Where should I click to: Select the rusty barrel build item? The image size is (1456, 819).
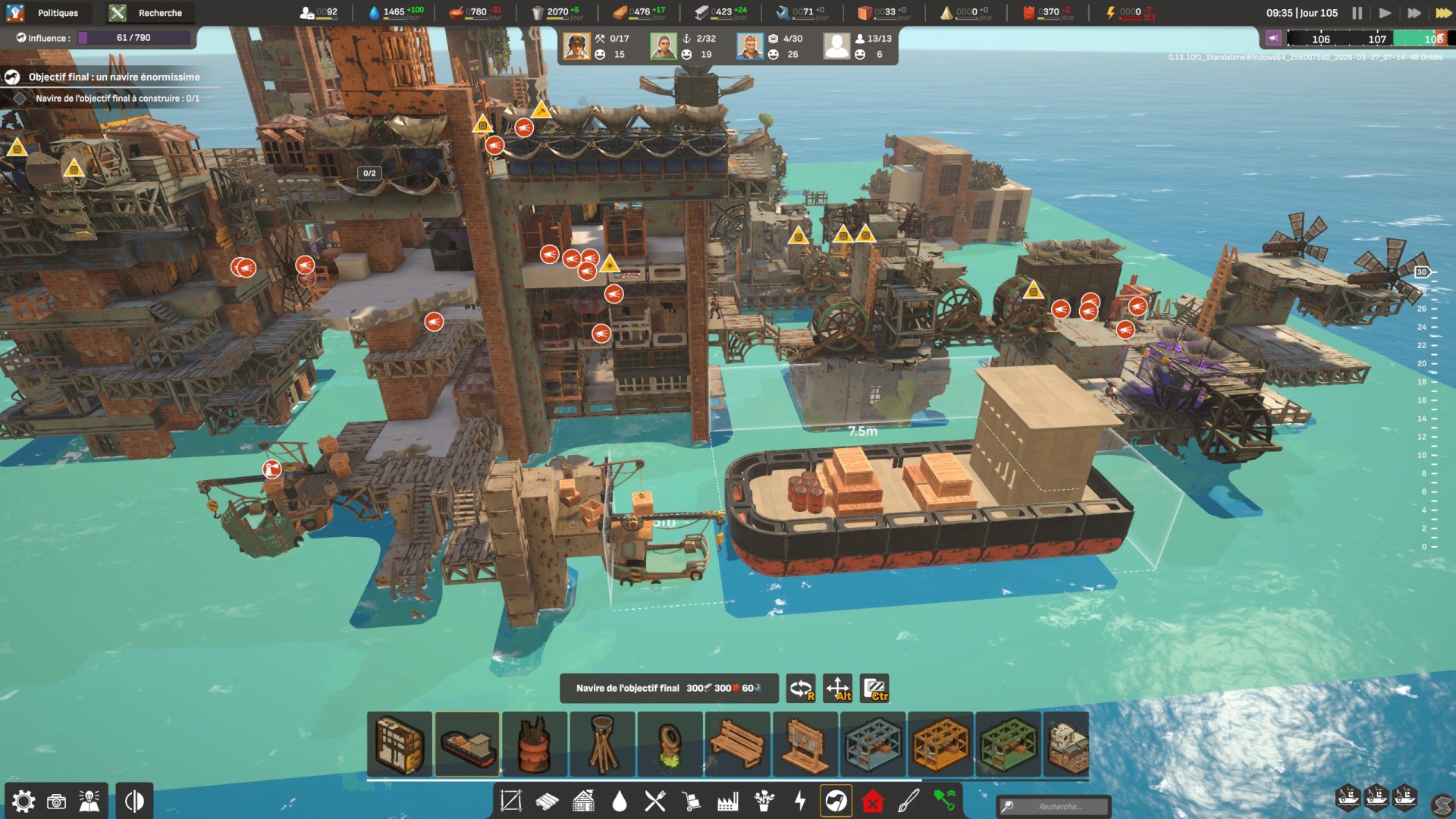click(x=535, y=744)
